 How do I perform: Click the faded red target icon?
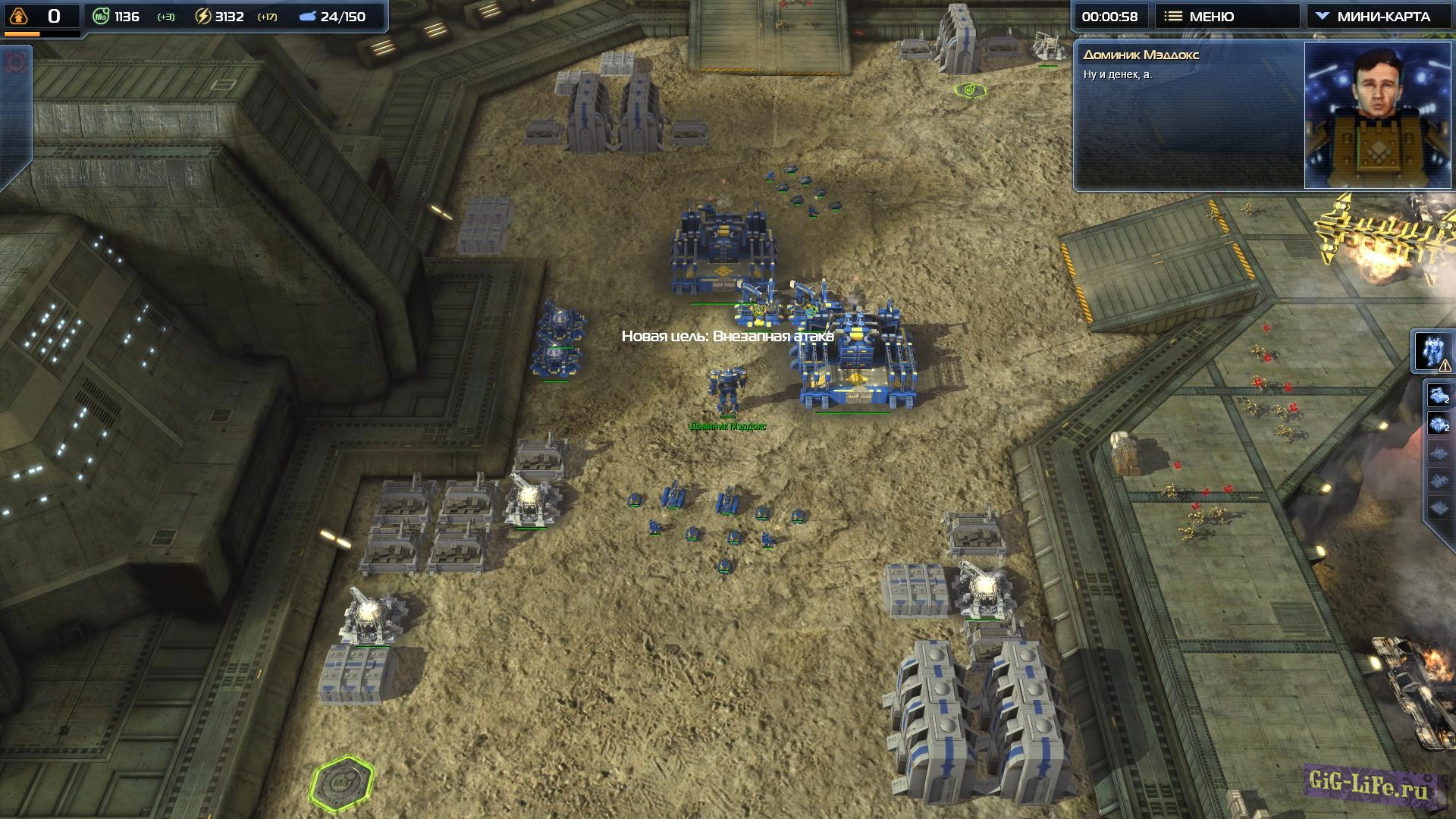click(x=14, y=62)
